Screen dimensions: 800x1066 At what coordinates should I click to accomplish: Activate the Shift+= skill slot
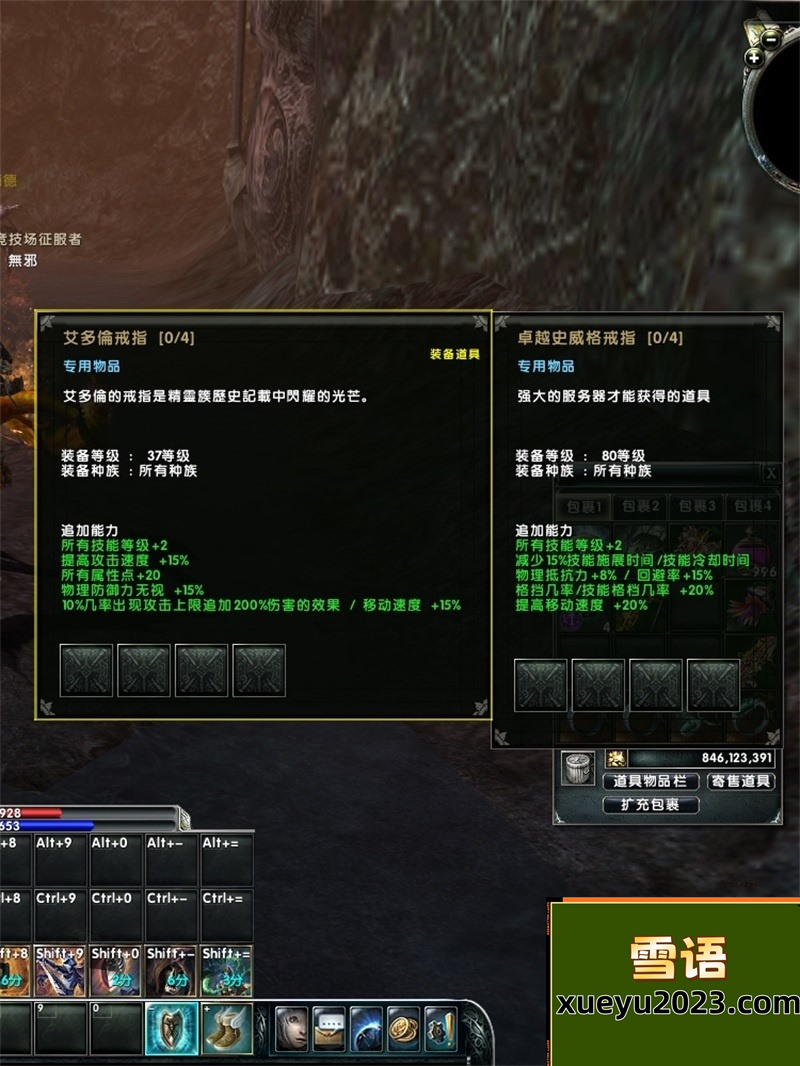coord(227,971)
